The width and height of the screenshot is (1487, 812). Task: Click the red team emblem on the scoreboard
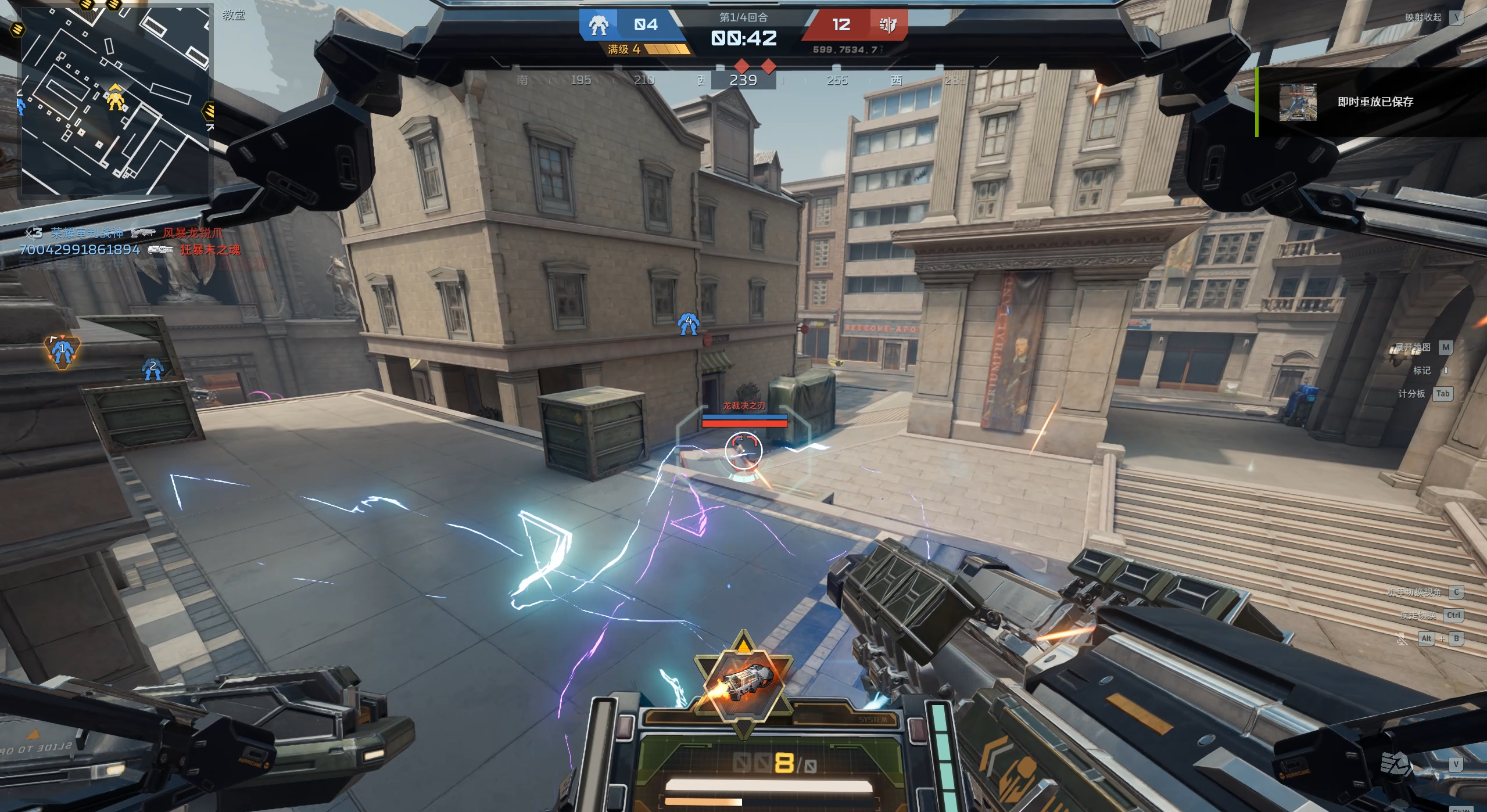pos(887,25)
